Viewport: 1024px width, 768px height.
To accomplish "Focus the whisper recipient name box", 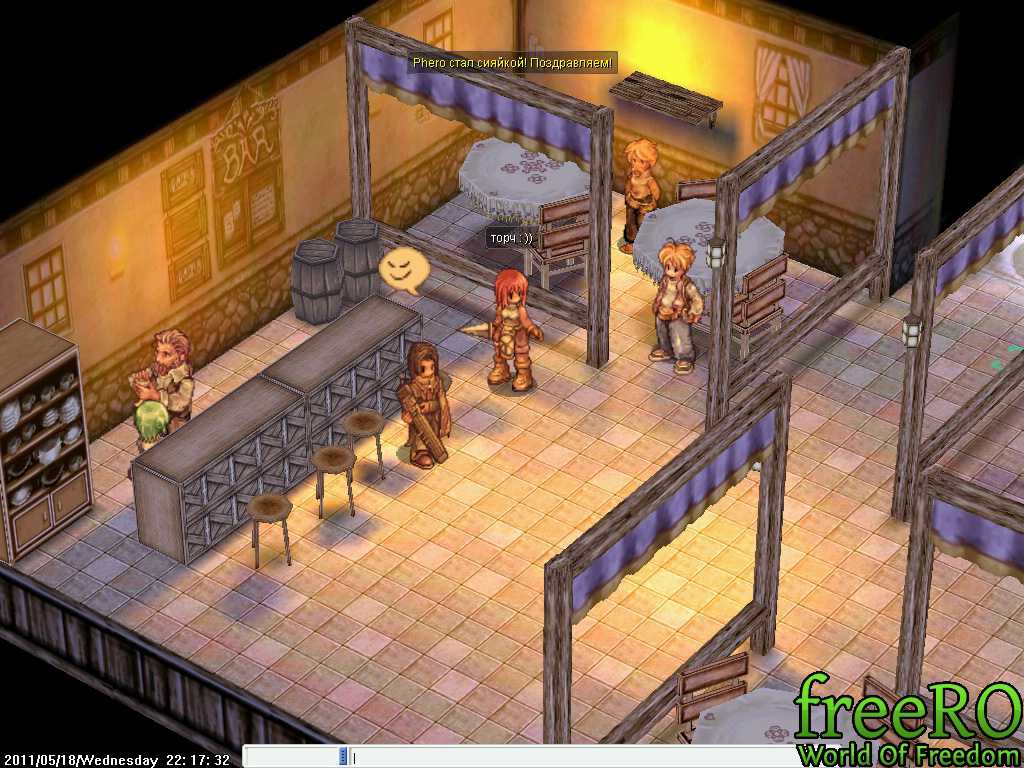I will 291,757.
